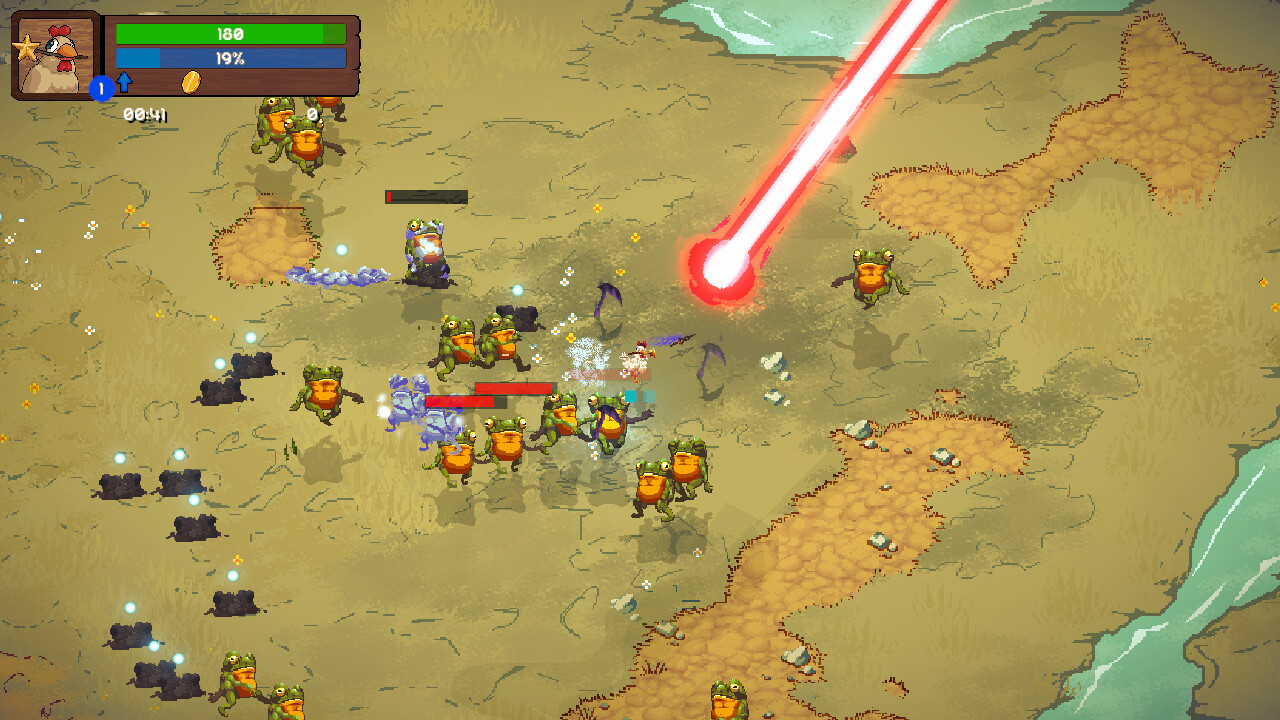Click the blue level-up arrow icon
1280x720 pixels.
click(x=124, y=81)
